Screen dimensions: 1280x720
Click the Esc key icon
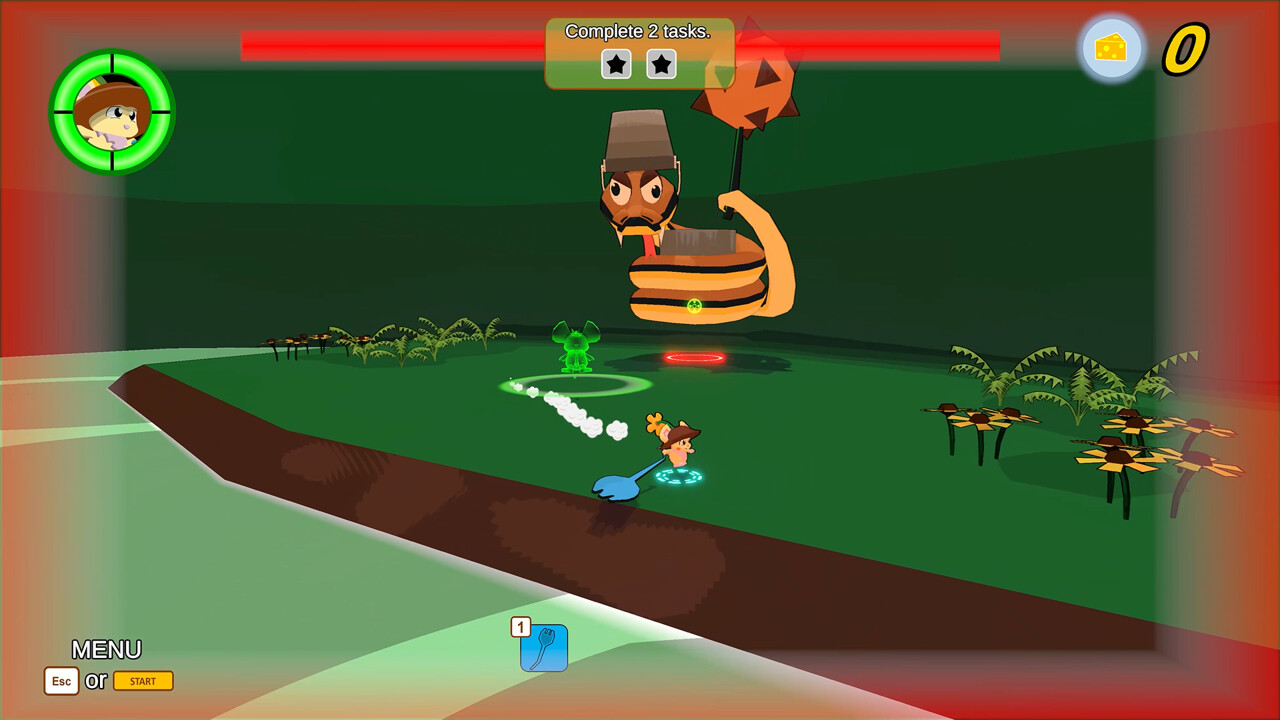(61, 681)
